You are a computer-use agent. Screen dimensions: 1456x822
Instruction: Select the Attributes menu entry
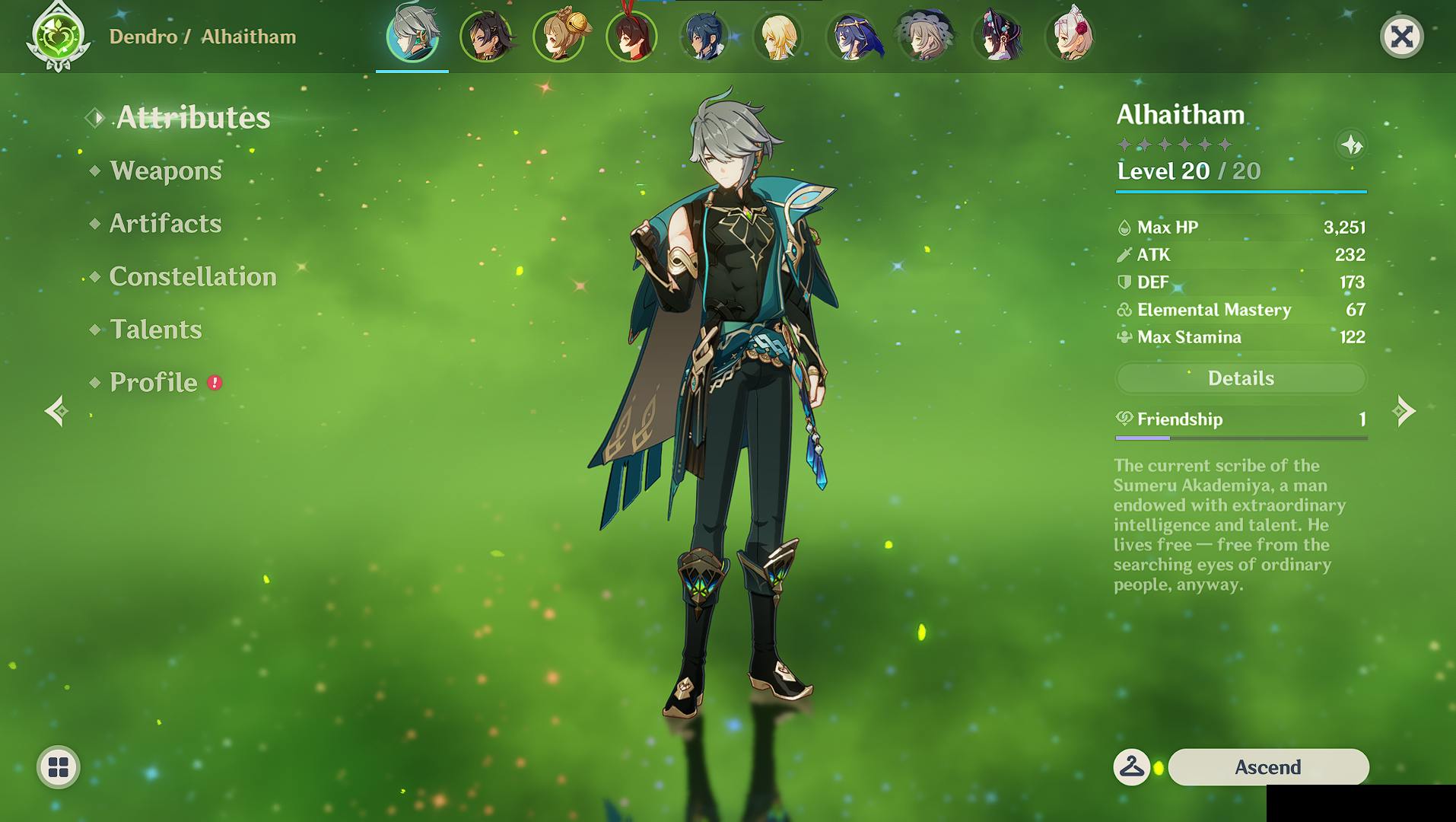[x=192, y=118]
